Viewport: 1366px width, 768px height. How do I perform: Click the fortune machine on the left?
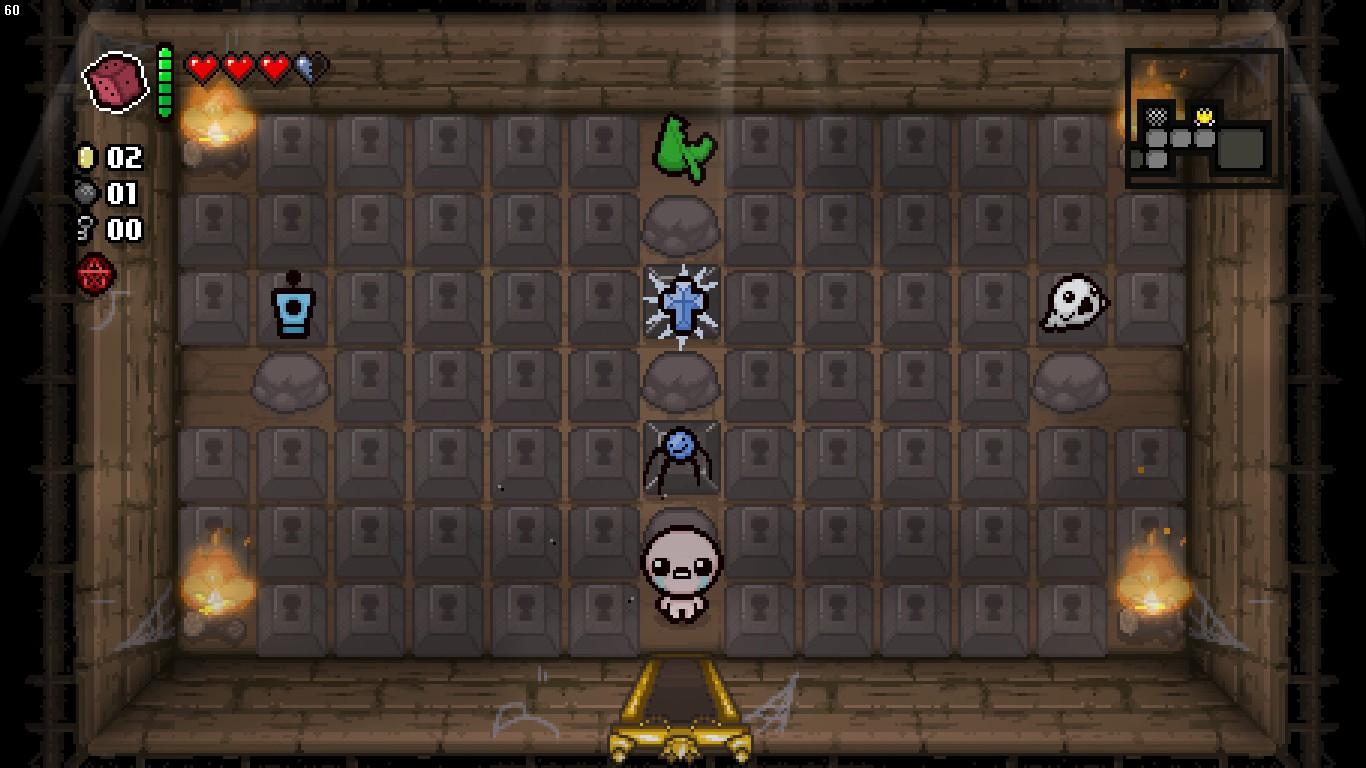click(x=294, y=307)
